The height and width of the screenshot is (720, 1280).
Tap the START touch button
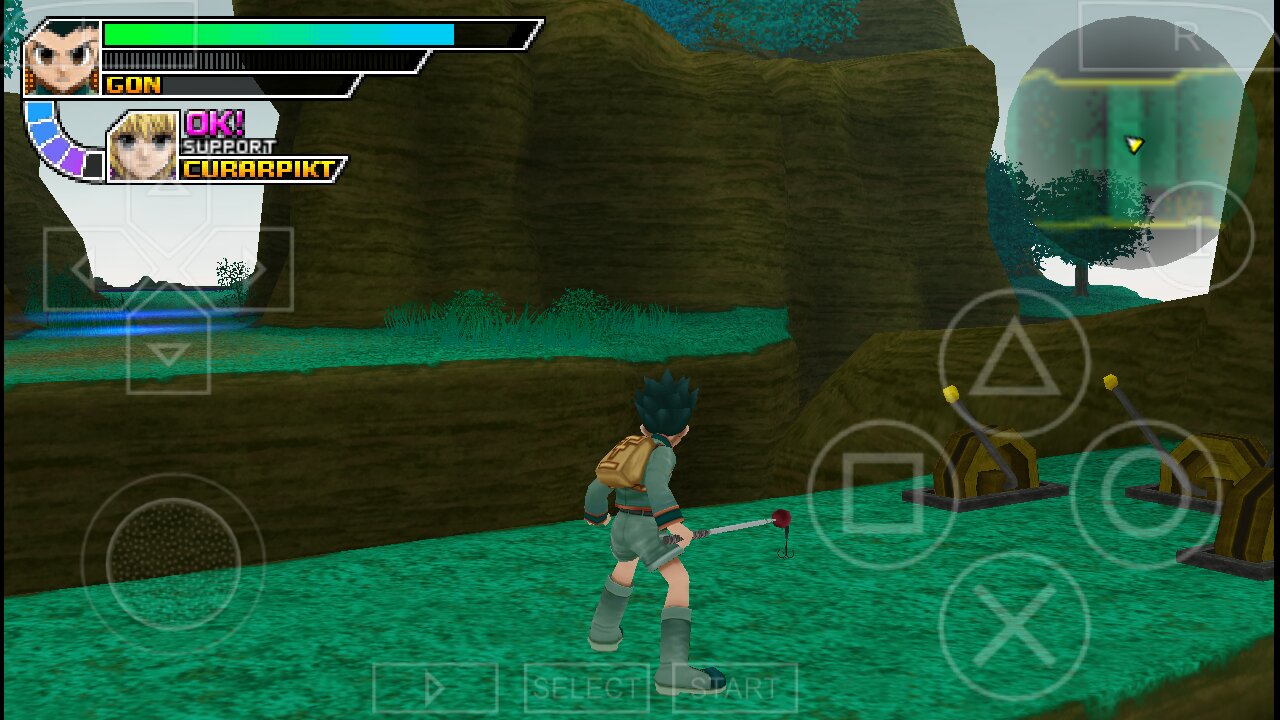(734, 688)
